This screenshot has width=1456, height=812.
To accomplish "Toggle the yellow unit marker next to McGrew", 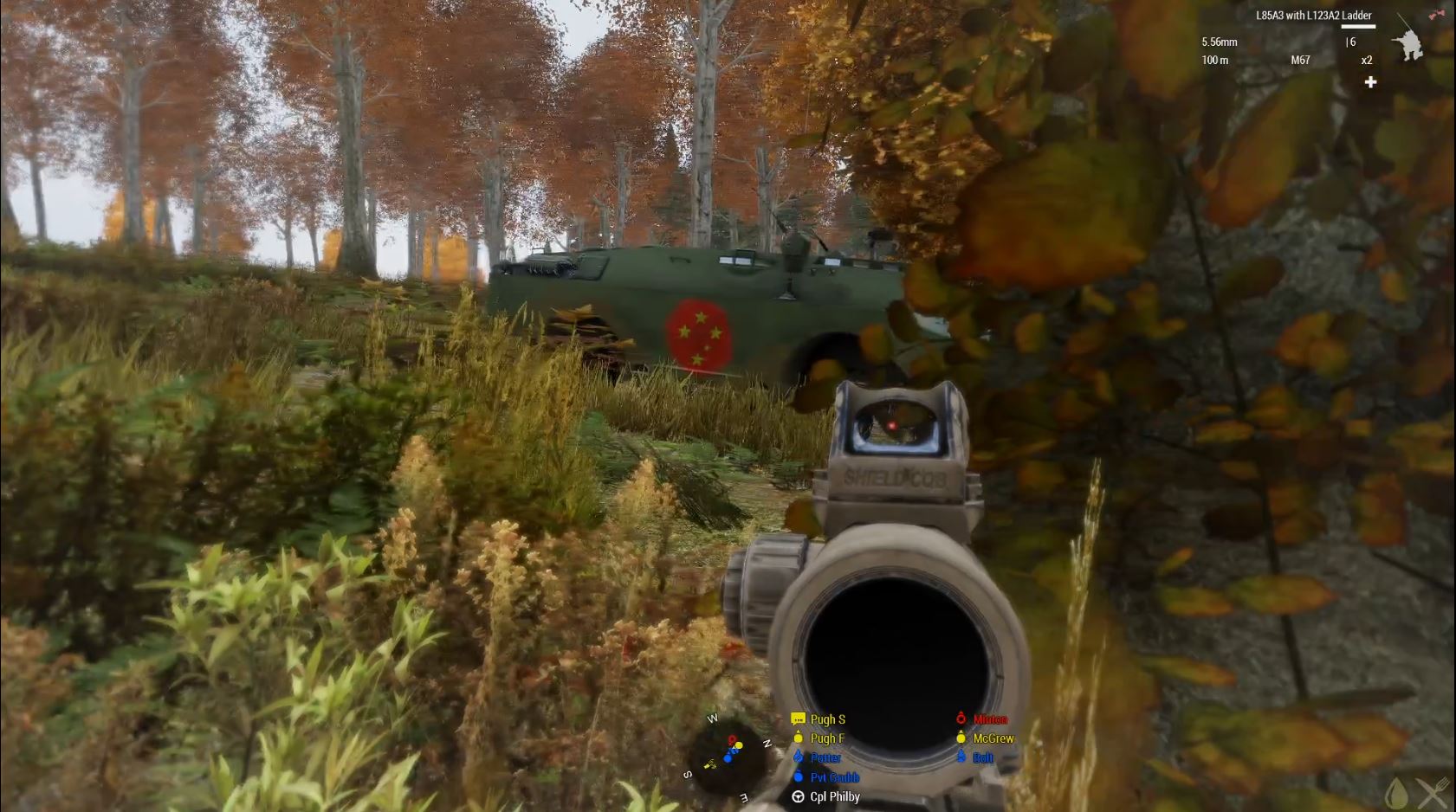I will click(x=961, y=738).
